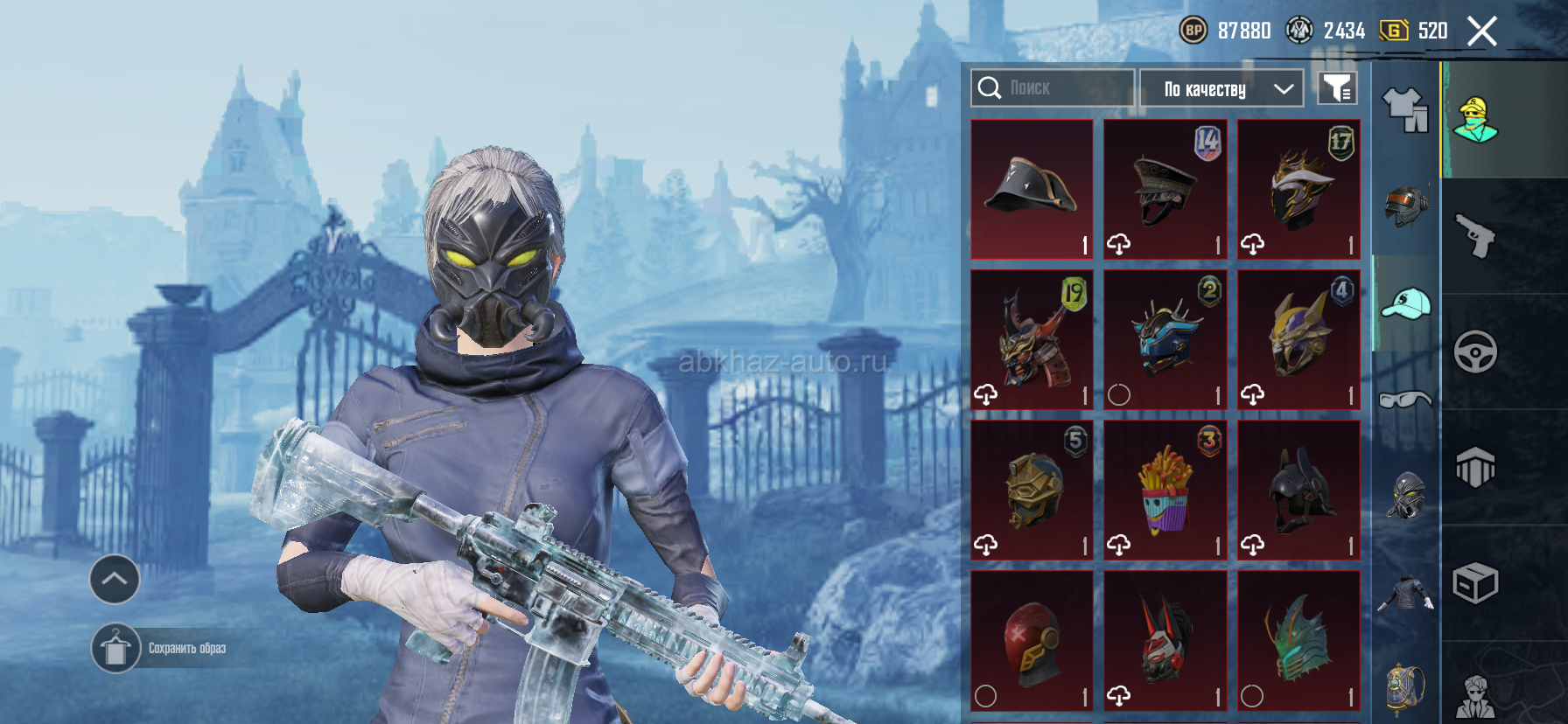The height and width of the screenshot is (724, 1568).
Task: Click the search field labeled Поиск
Action: pos(1053,88)
